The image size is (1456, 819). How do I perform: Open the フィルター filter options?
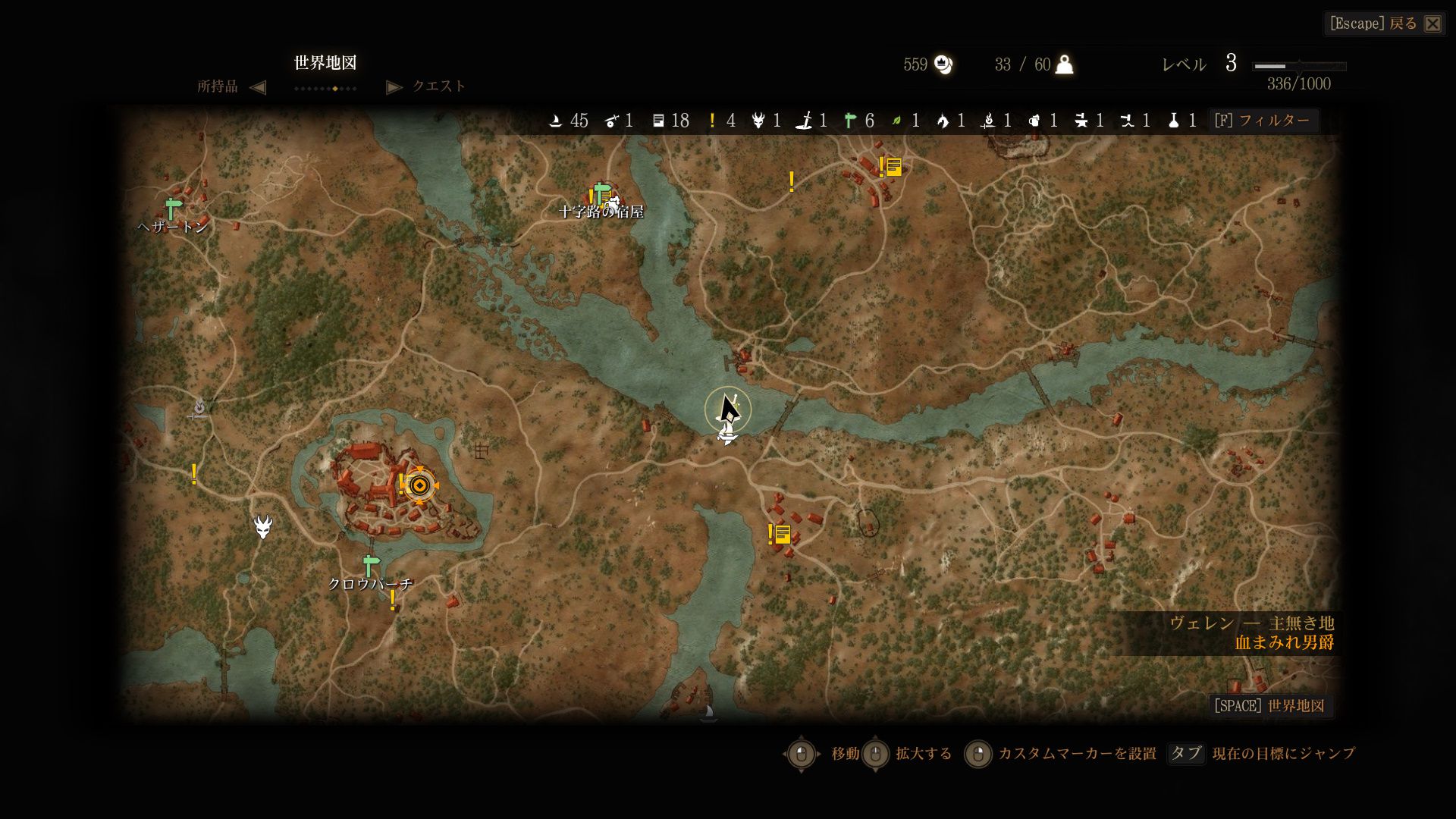pos(1263,121)
